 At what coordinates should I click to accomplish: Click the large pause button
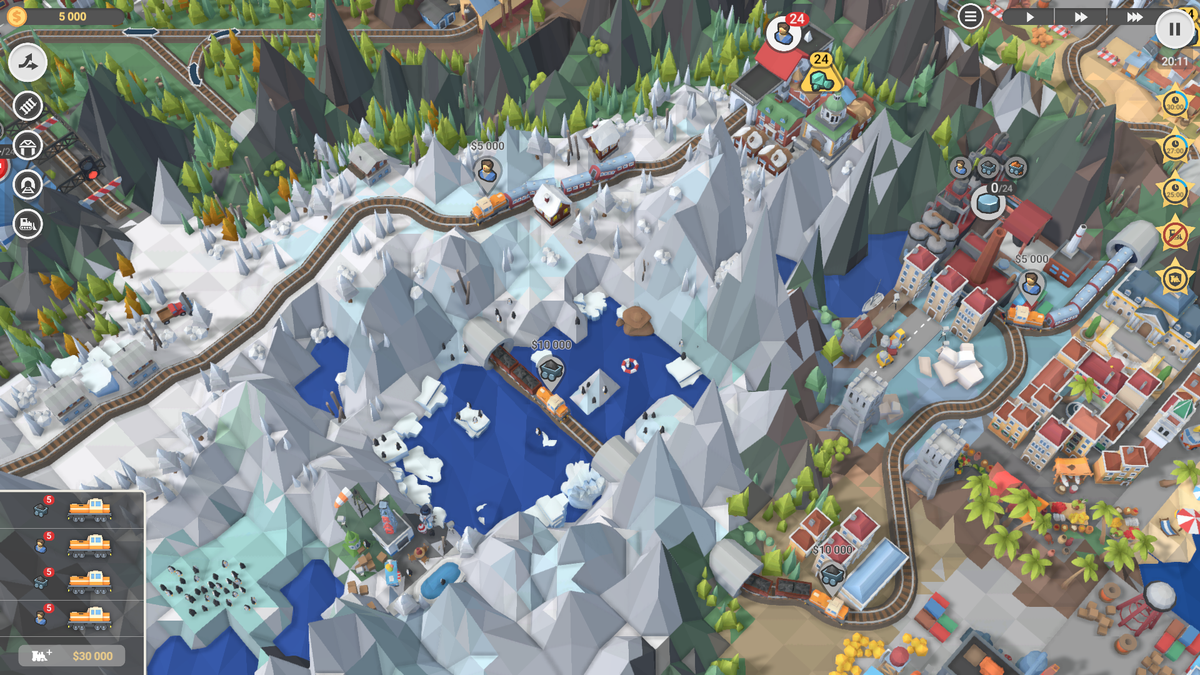(1174, 29)
